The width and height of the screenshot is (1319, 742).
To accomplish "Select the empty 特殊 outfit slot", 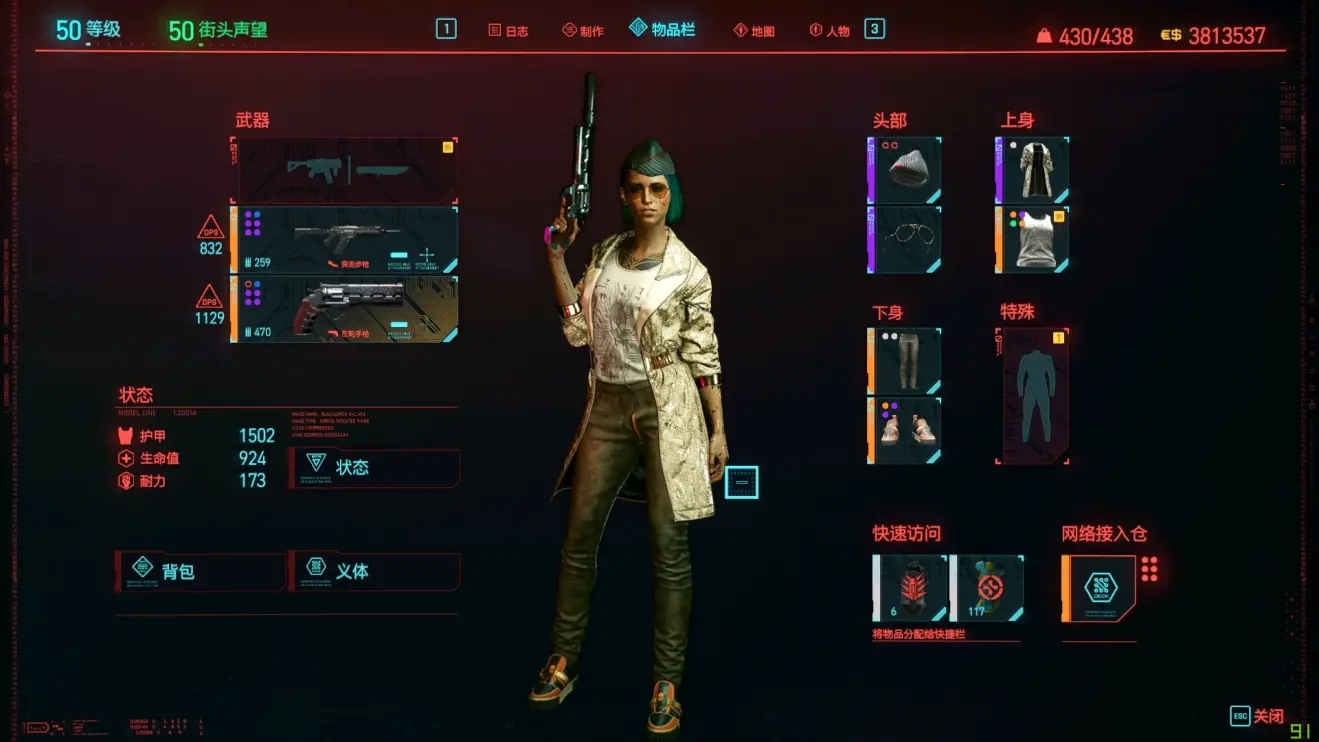I will [1033, 396].
